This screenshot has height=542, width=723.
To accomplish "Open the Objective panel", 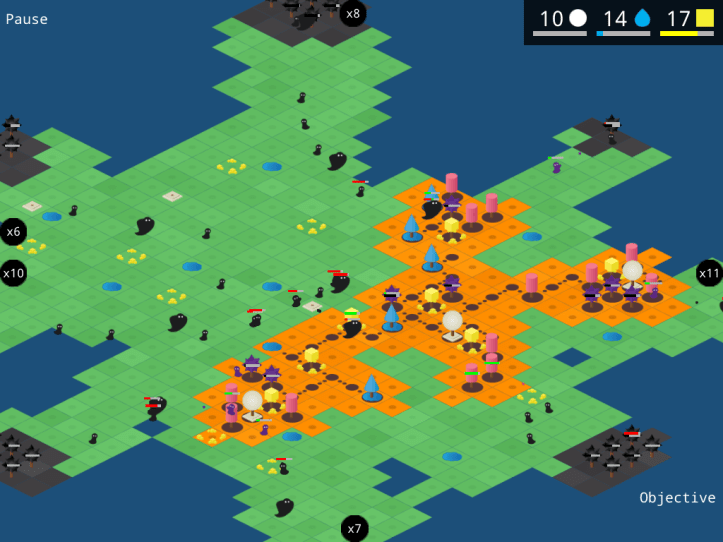I will [677, 497].
